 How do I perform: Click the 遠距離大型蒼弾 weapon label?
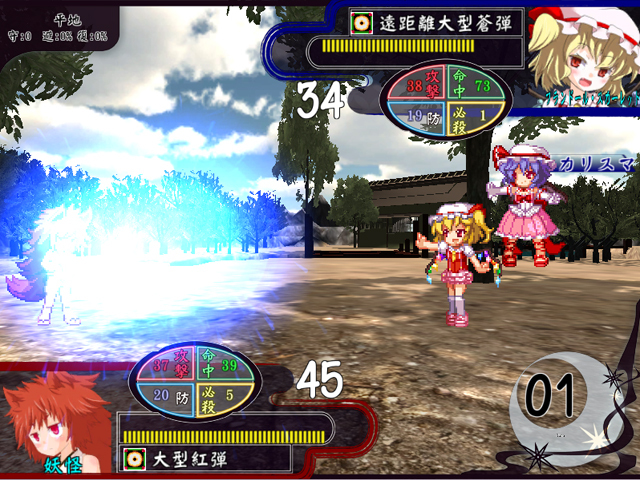pos(436,22)
